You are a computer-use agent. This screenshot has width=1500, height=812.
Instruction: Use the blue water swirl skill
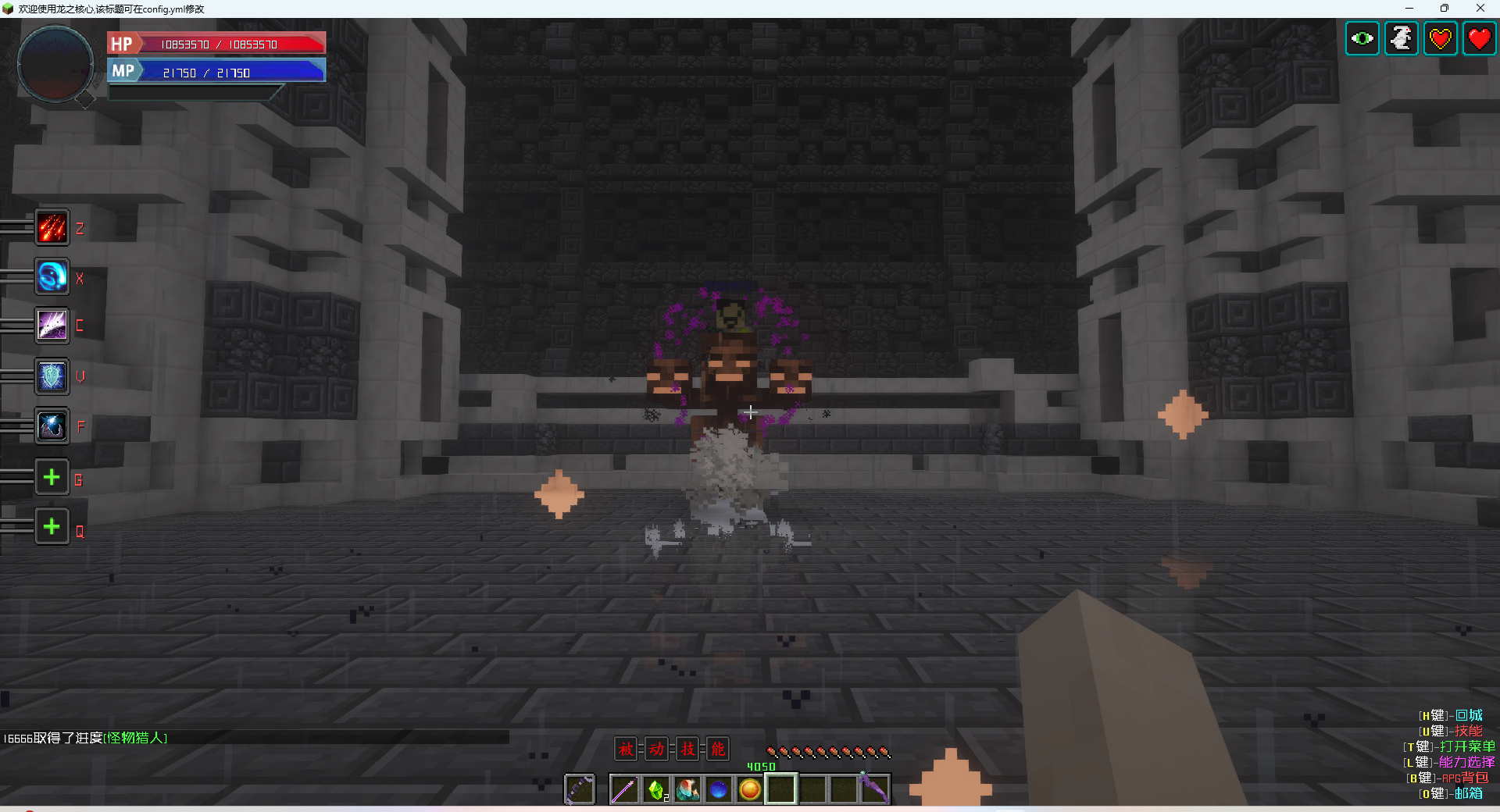click(52, 277)
